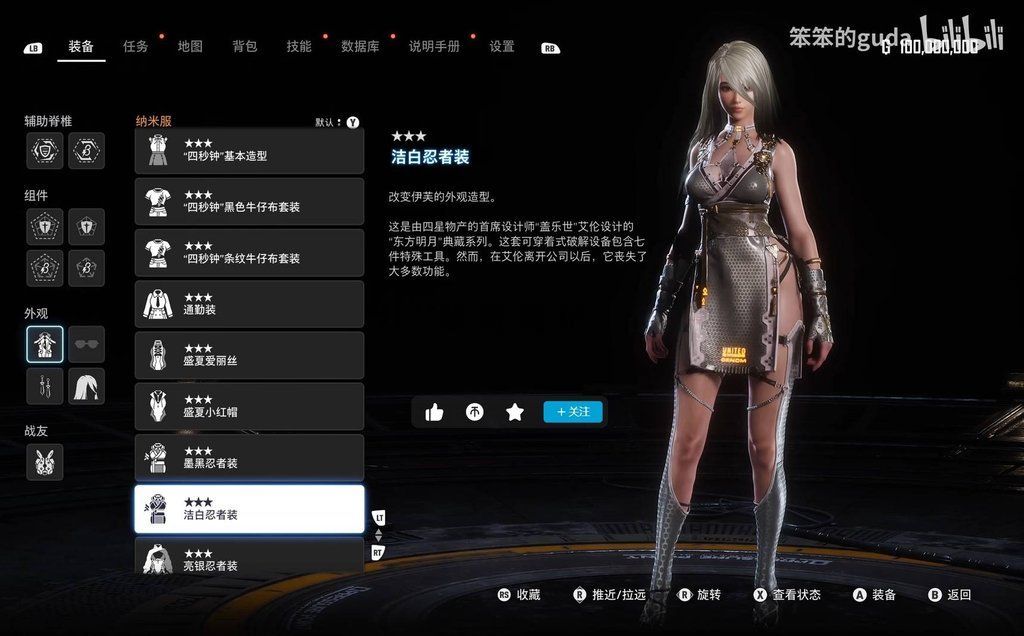Pick the 墨黑忍者装 outfit
Viewport: 1024px width, 636px height.
(249, 458)
